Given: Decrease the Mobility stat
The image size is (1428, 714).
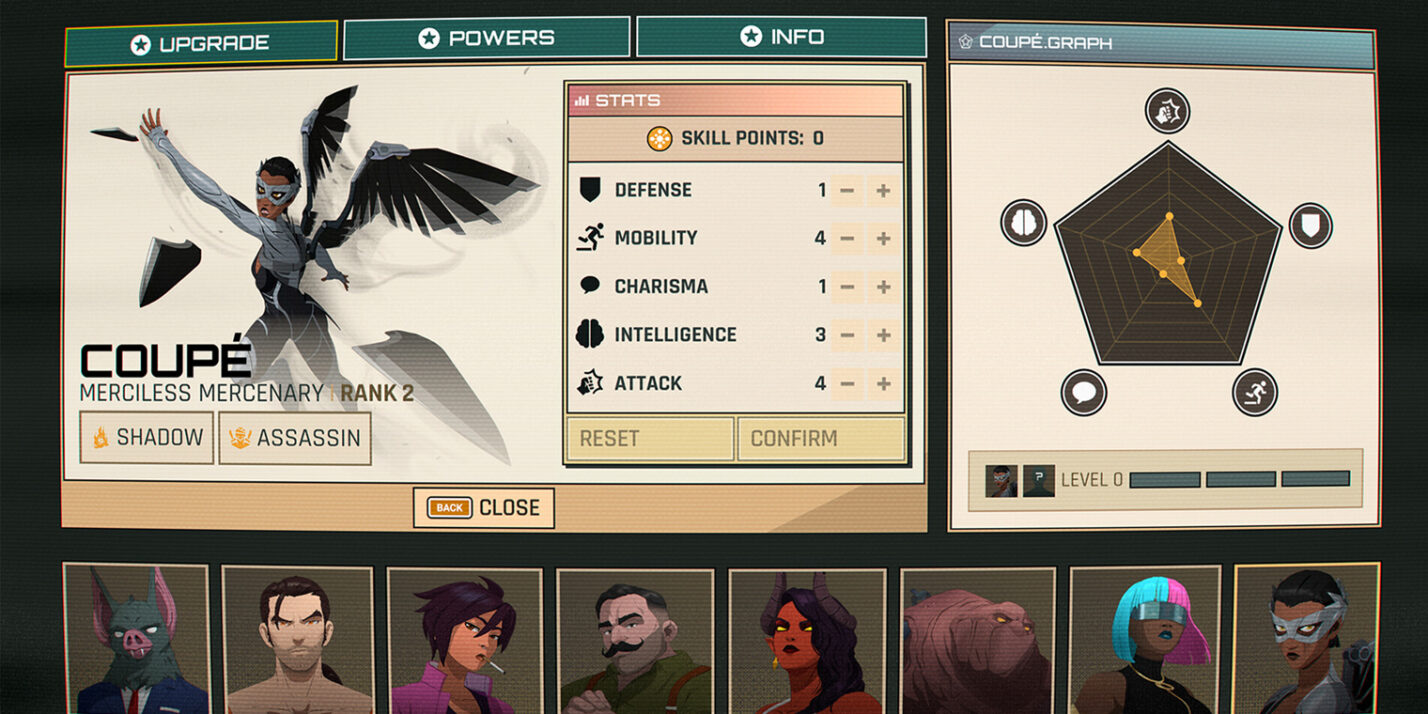Looking at the screenshot, I should point(847,238).
